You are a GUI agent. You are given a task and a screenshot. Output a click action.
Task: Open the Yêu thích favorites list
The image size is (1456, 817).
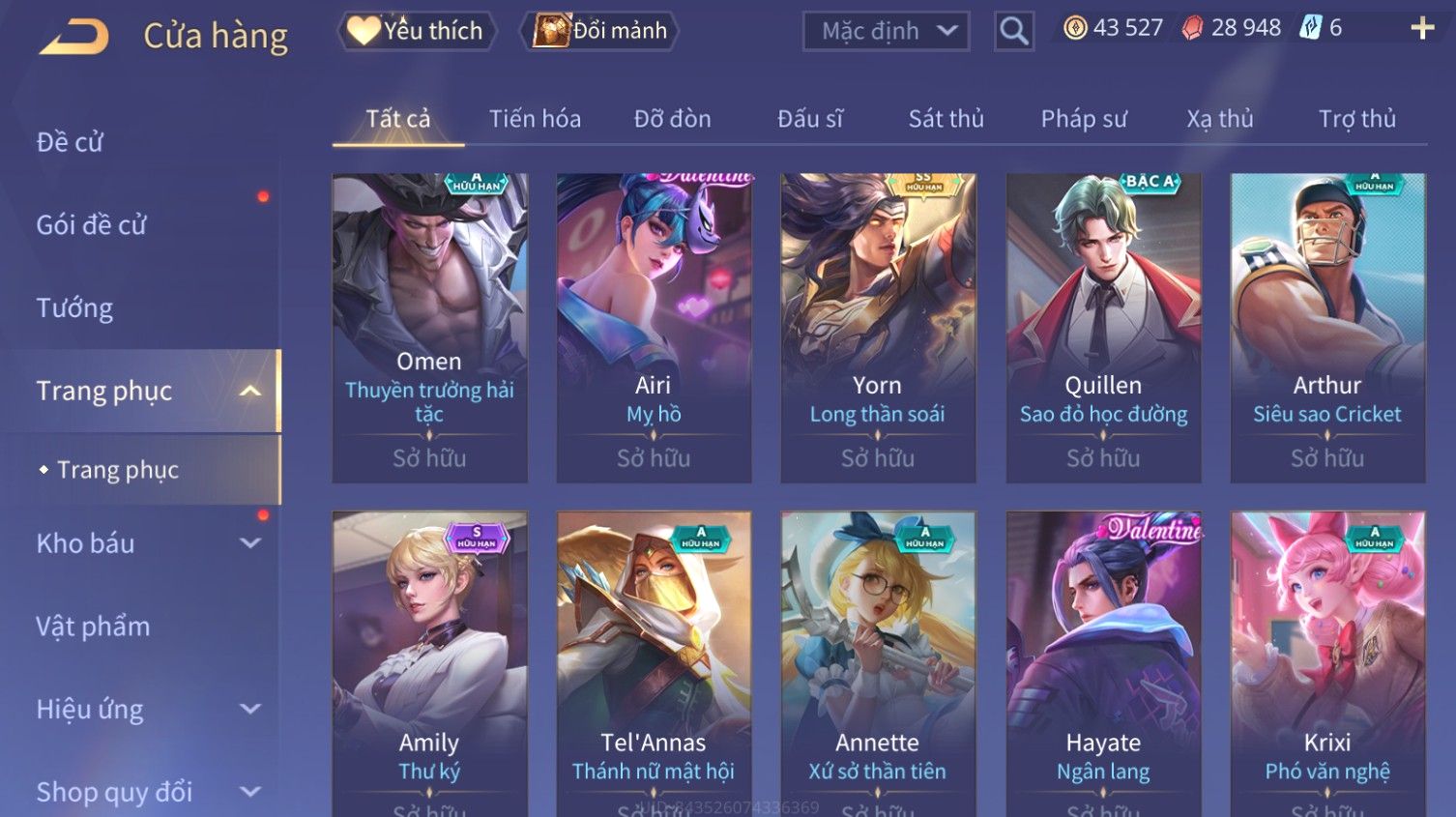(x=417, y=31)
